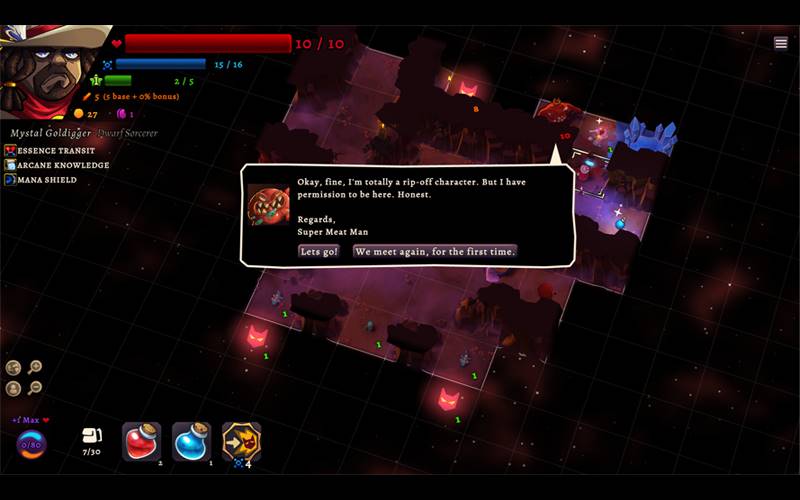Click the round button beside zoom-out

[14, 388]
